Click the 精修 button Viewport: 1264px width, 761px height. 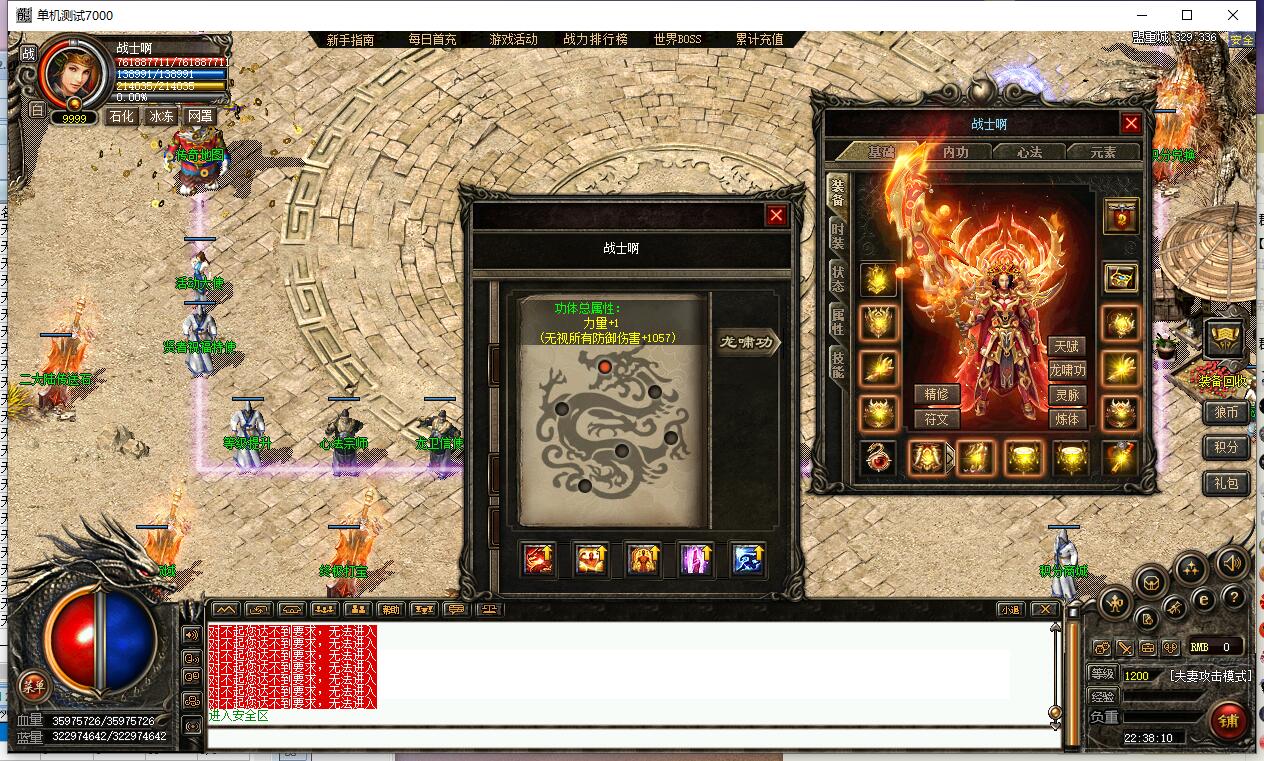(936, 395)
